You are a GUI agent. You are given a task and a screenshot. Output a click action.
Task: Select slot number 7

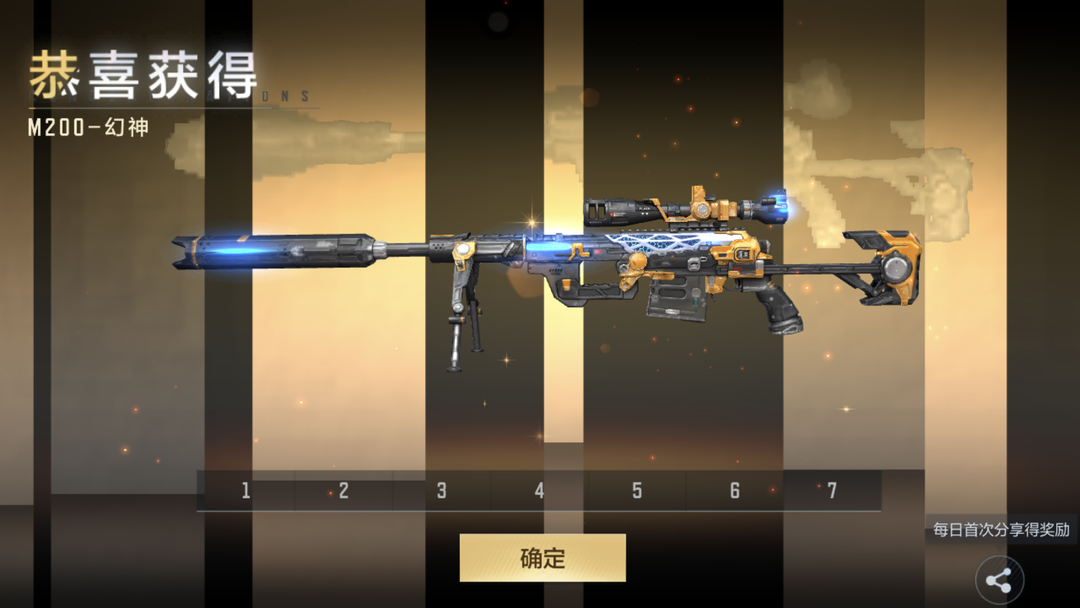point(832,490)
